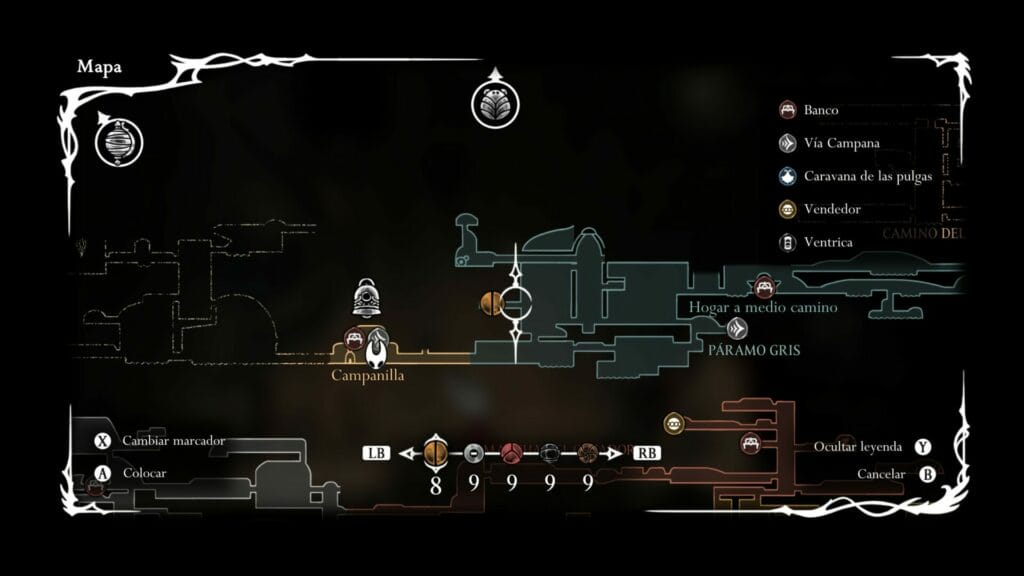Choose the bronze swirl marker type
The height and width of the screenshot is (576, 1024).
(x=587, y=453)
